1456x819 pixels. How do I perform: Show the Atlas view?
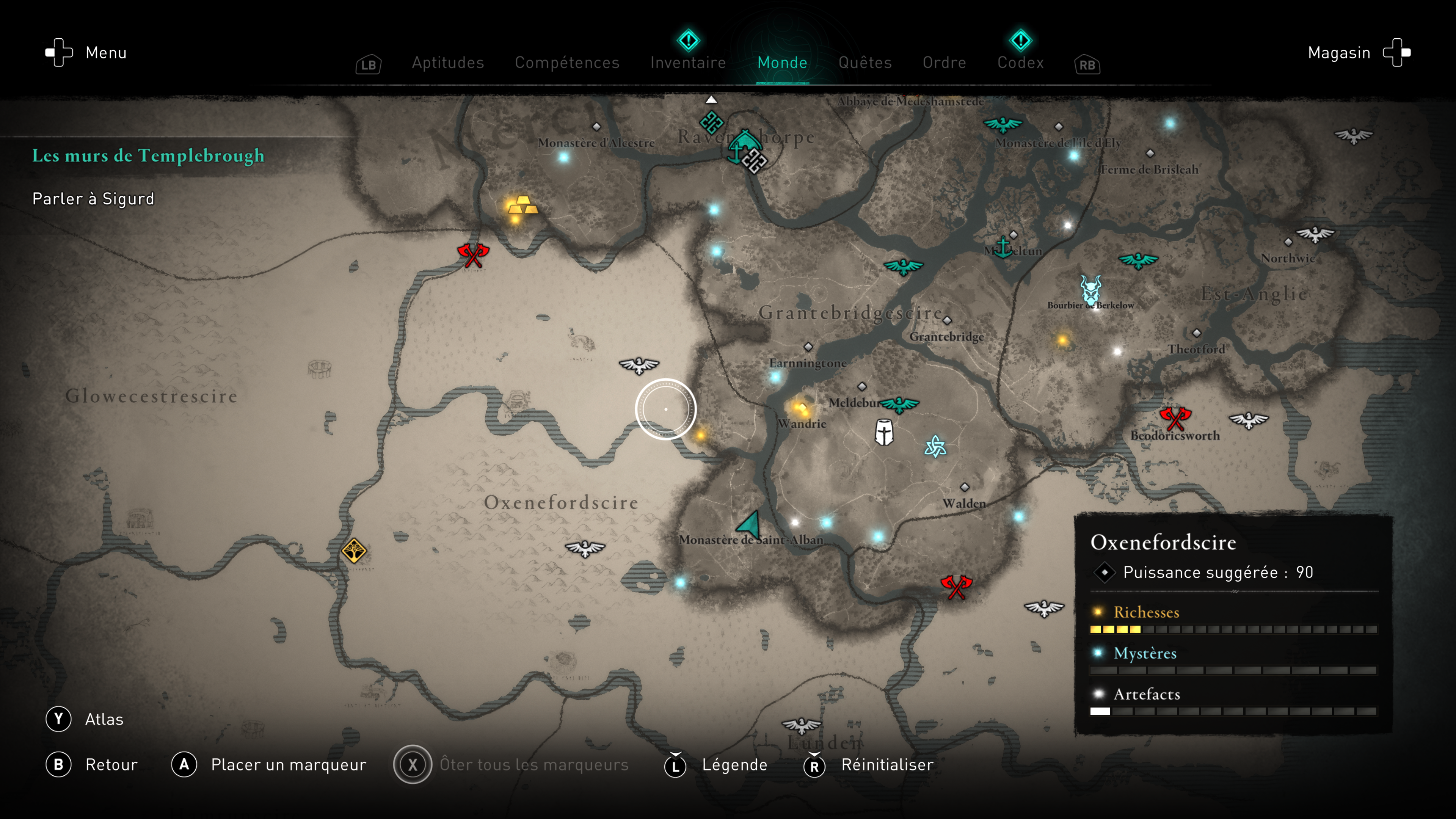click(104, 719)
